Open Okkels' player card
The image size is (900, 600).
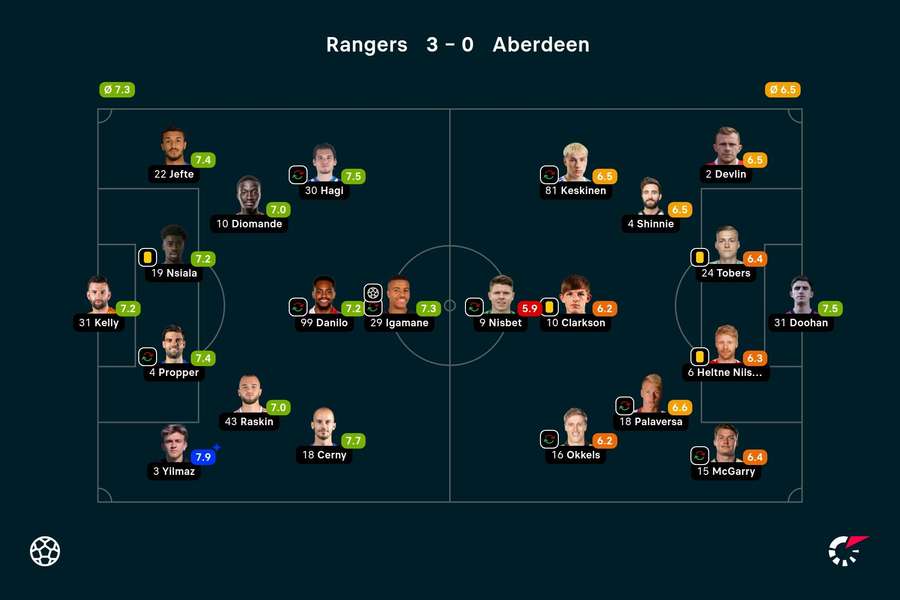575,428
